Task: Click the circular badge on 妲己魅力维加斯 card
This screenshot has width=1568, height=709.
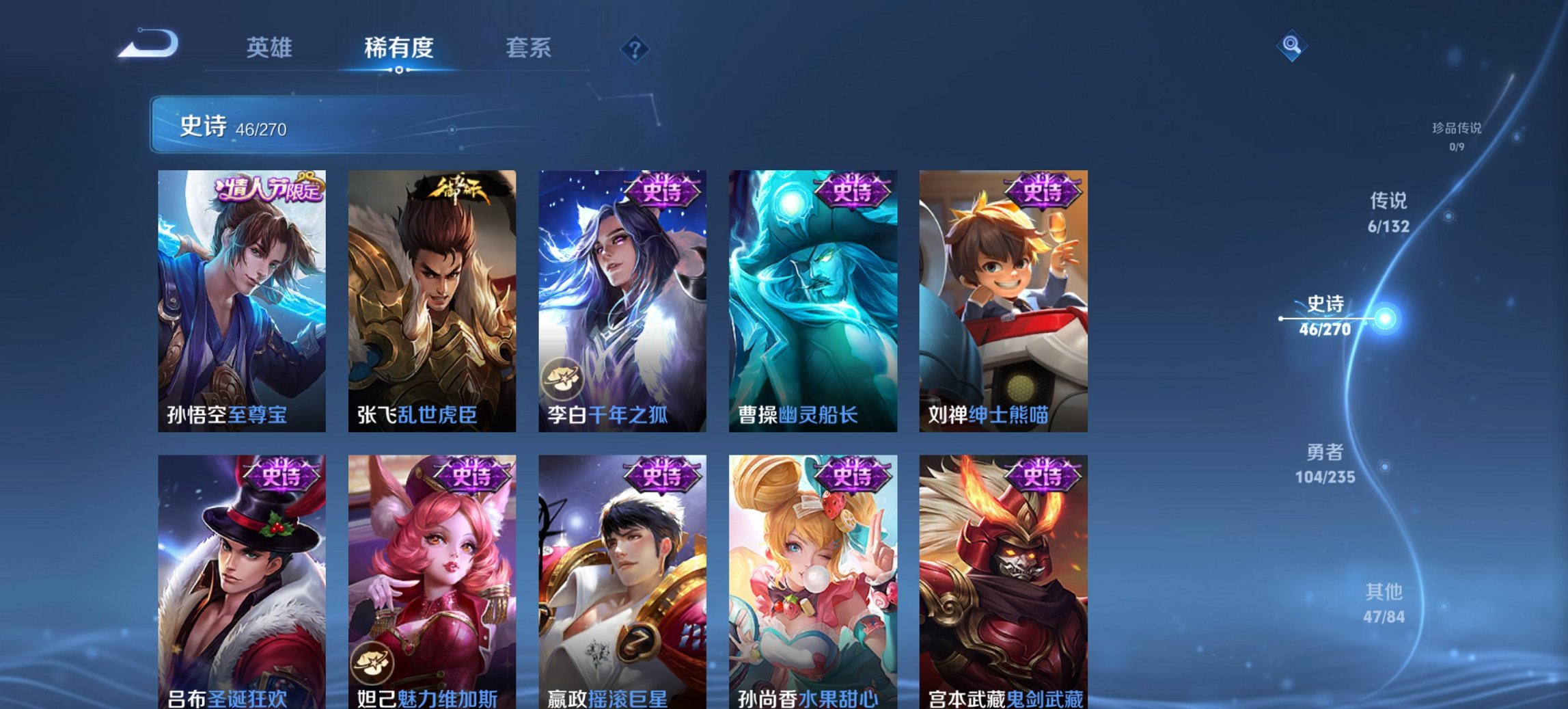Action: (x=372, y=663)
